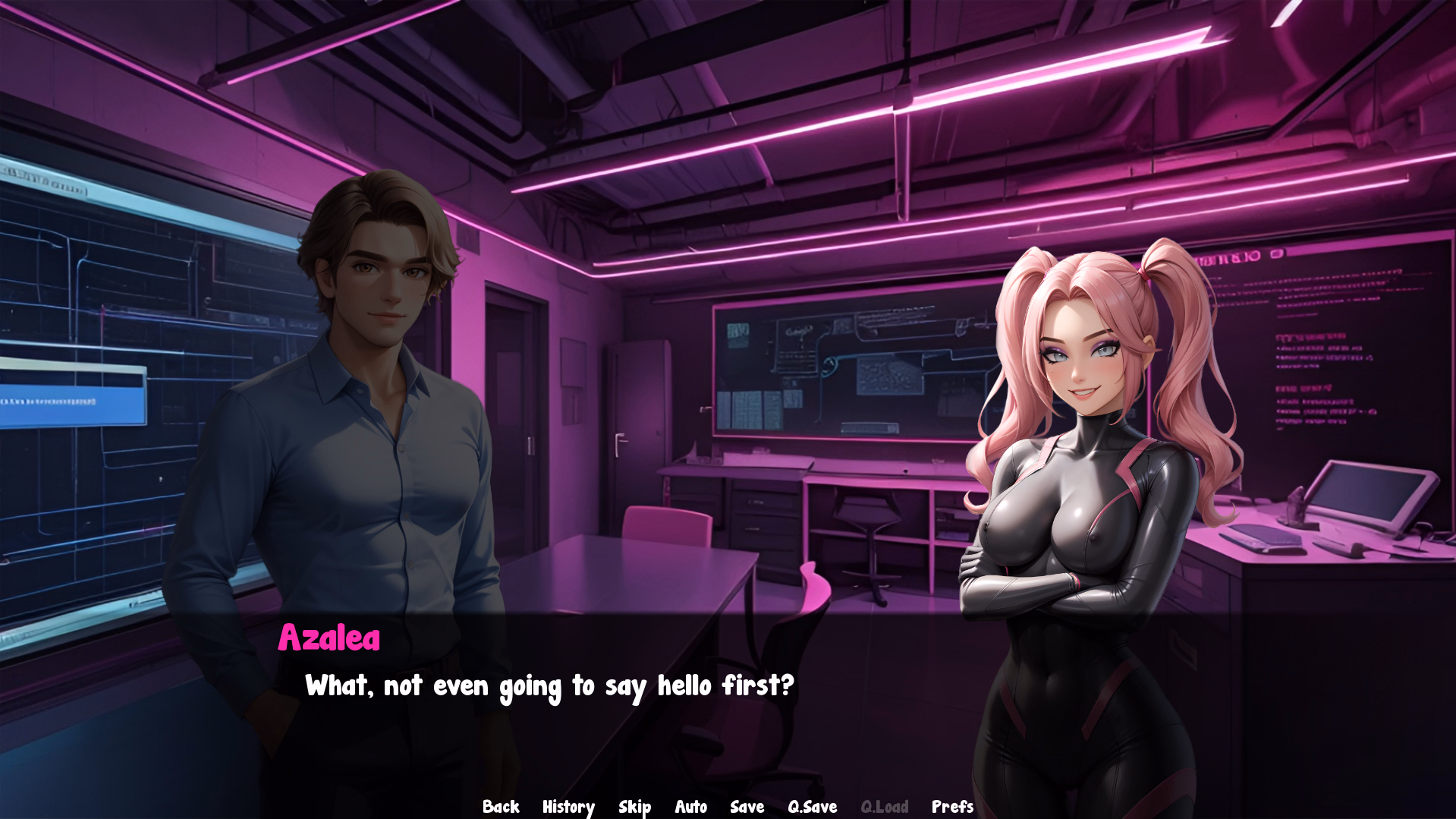Image resolution: width=1456 pixels, height=819 pixels.
Task: Open the Save screen
Action: click(747, 807)
